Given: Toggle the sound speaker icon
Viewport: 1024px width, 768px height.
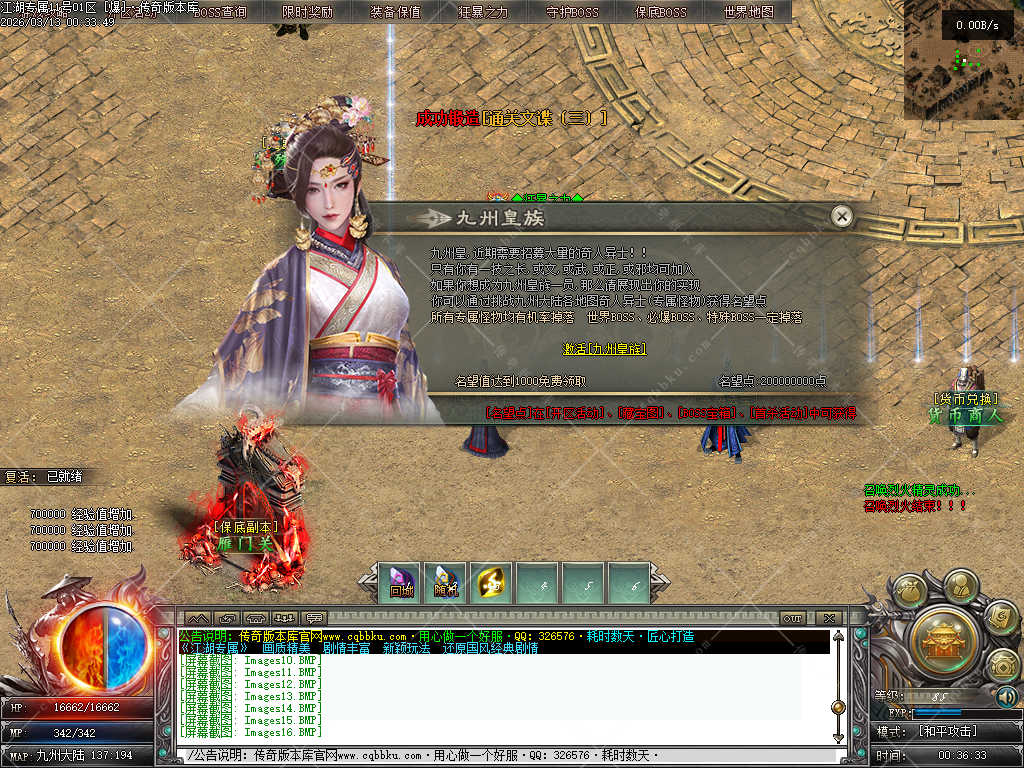Looking at the screenshot, I should click(x=1006, y=696).
